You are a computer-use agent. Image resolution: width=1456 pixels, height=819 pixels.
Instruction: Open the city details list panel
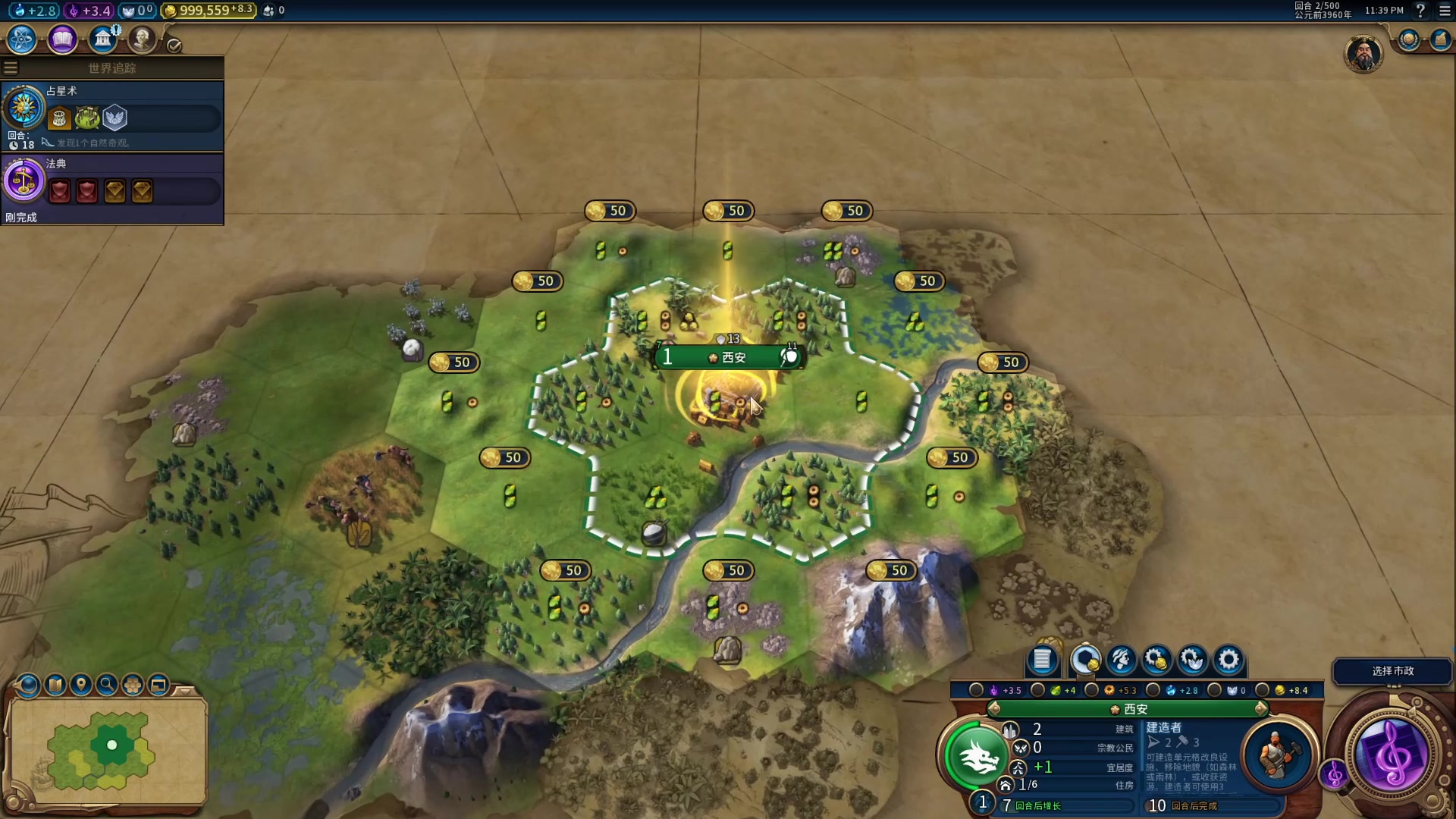[x=1042, y=661]
